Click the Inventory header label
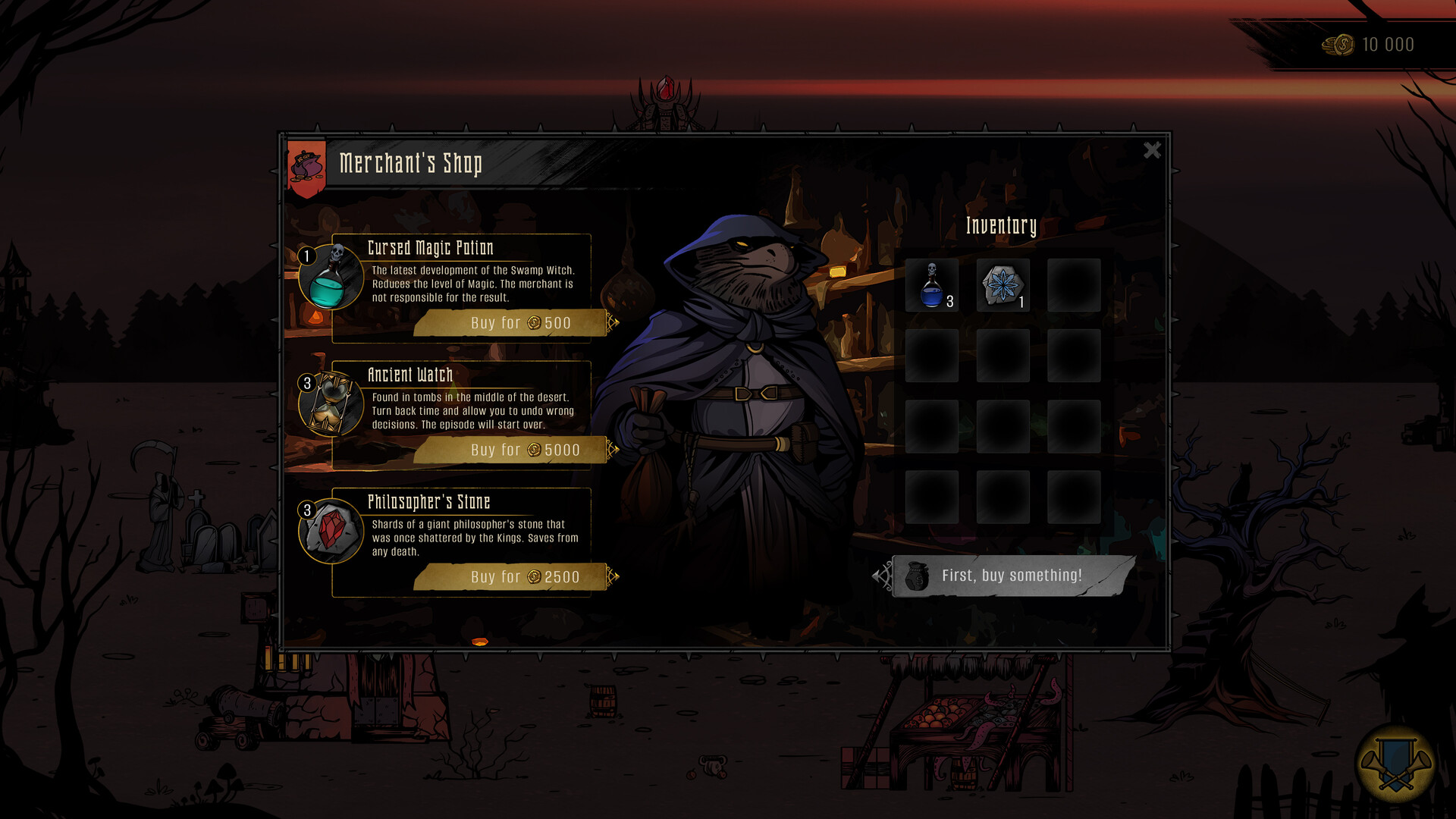 pos(1003,224)
